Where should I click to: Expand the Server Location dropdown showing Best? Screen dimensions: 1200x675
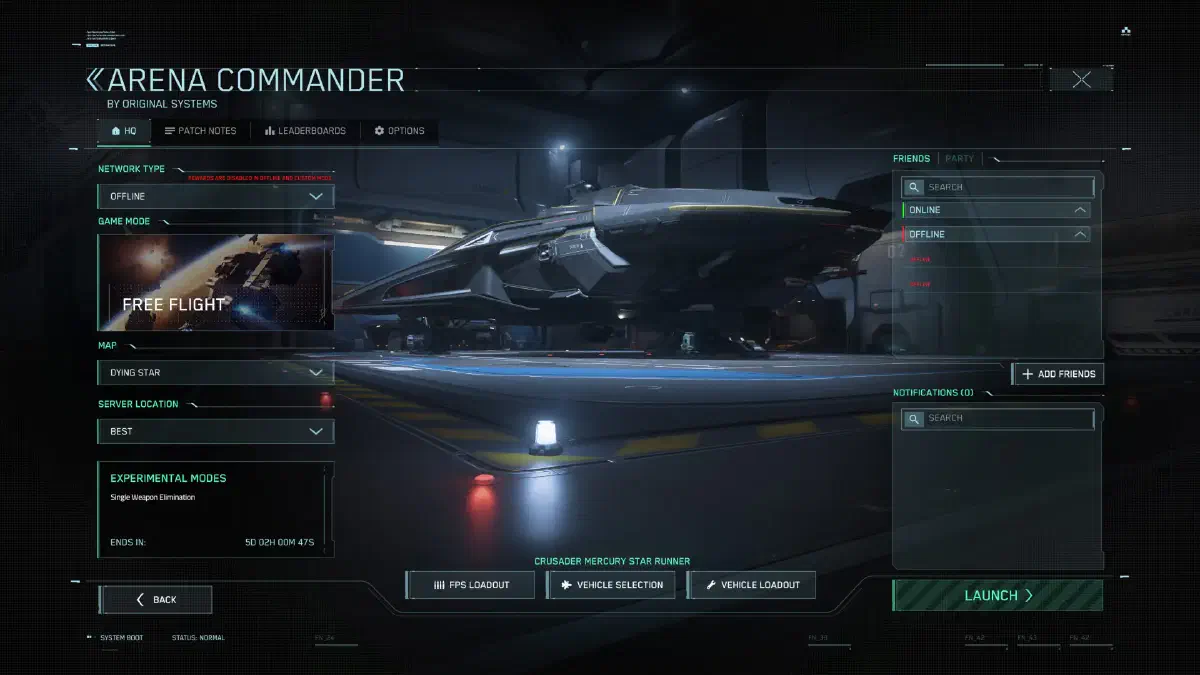216,431
